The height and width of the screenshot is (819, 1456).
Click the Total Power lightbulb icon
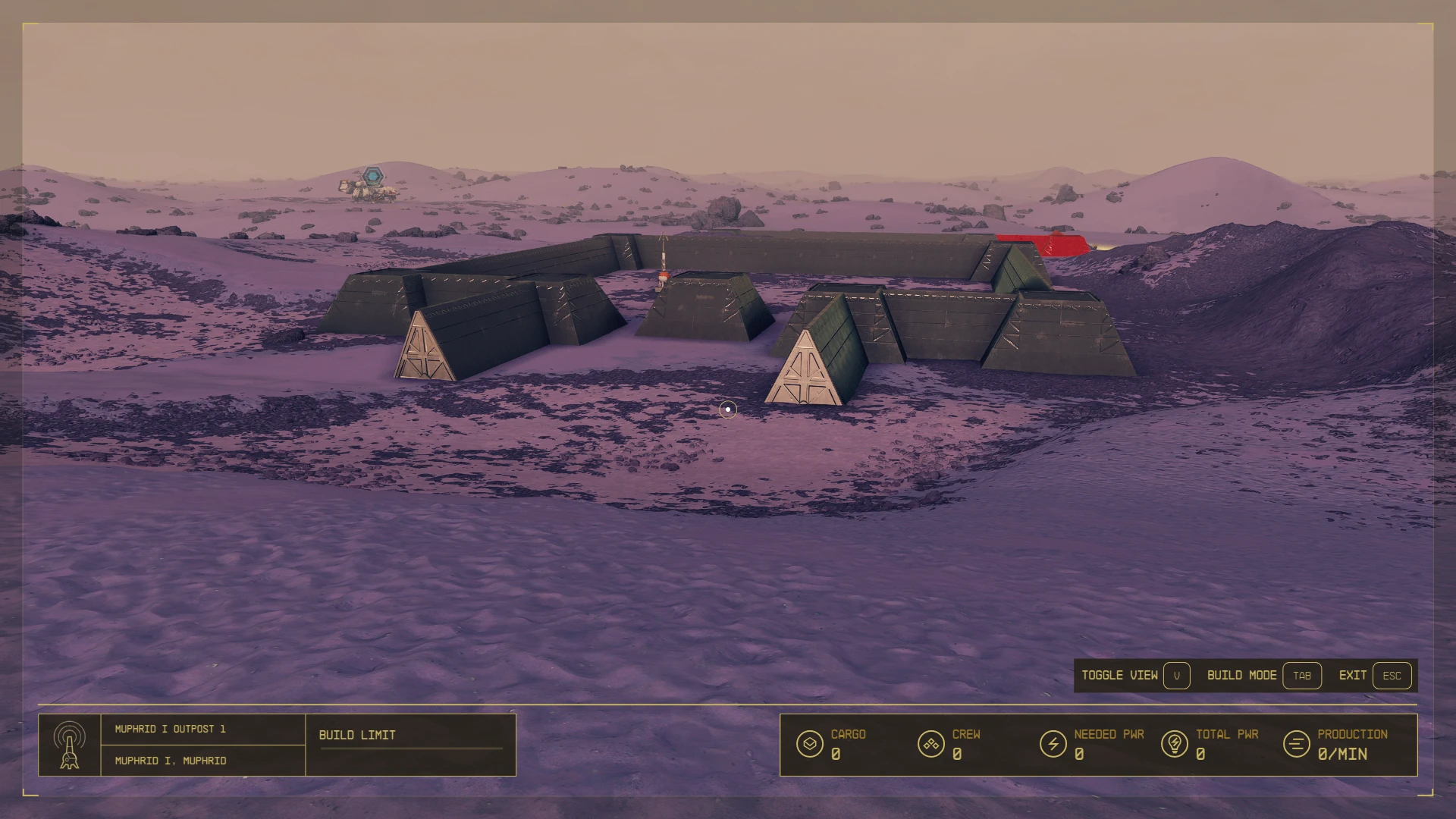click(x=1175, y=743)
